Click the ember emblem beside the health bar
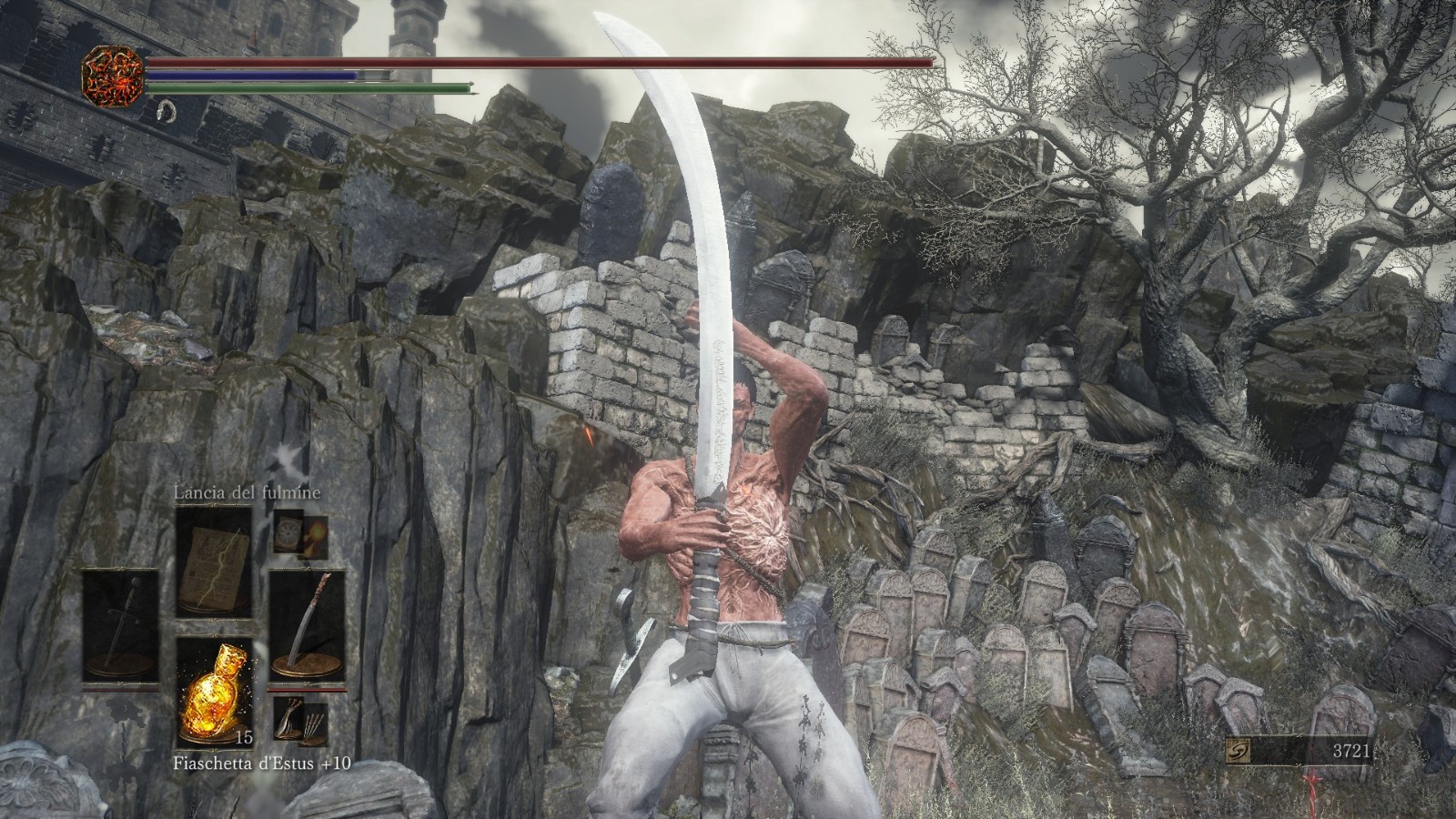 (x=113, y=75)
